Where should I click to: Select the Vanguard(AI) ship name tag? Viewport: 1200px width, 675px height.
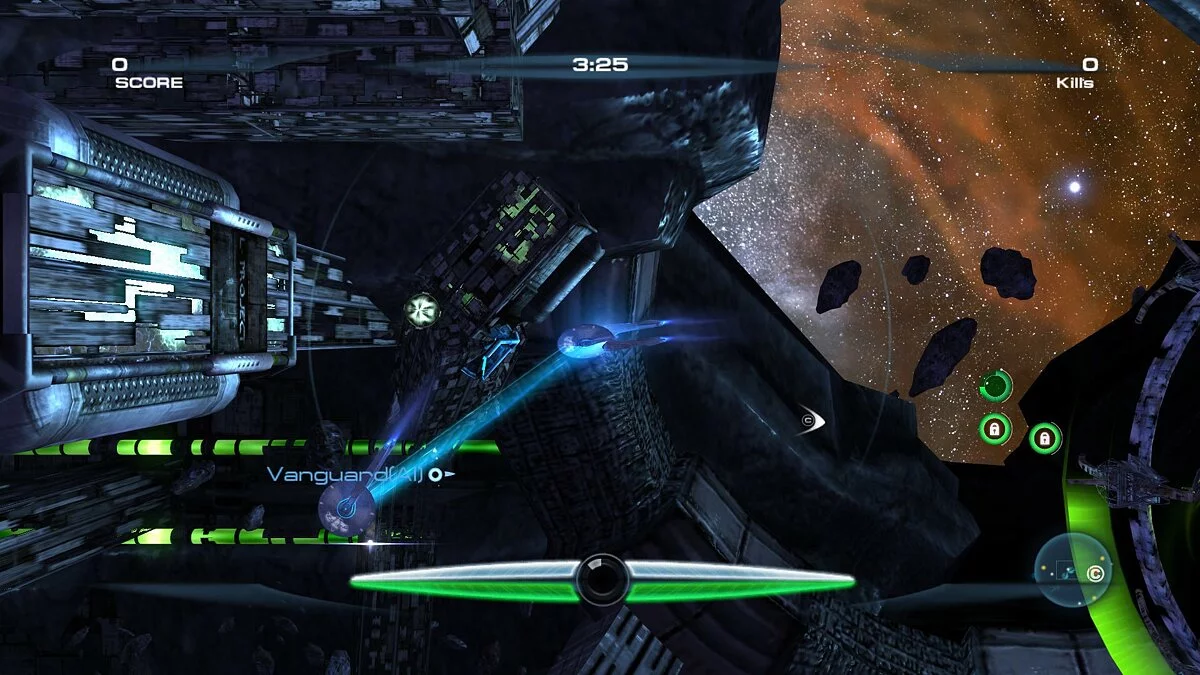[x=347, y=474]
